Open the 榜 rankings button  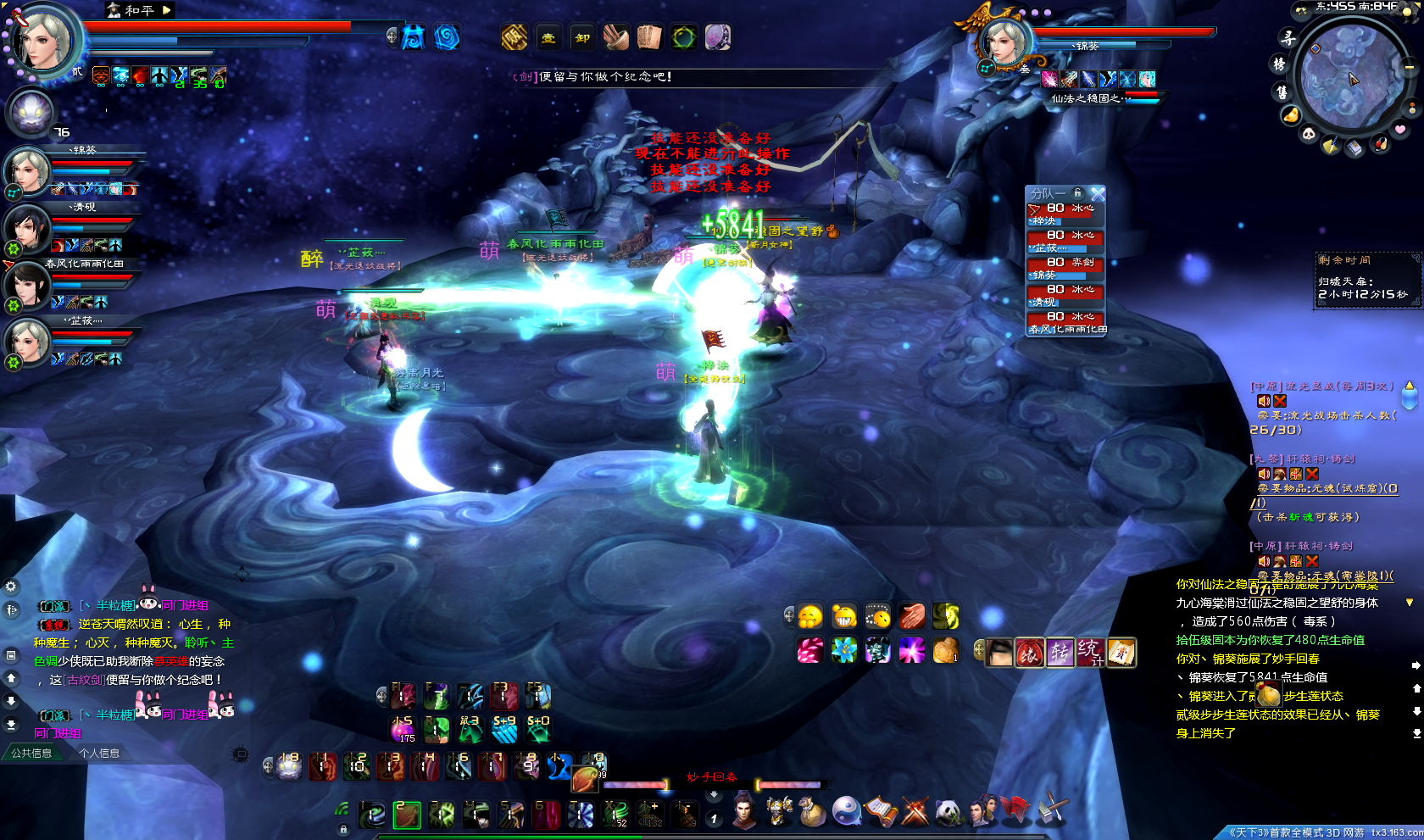(1279, 64)
